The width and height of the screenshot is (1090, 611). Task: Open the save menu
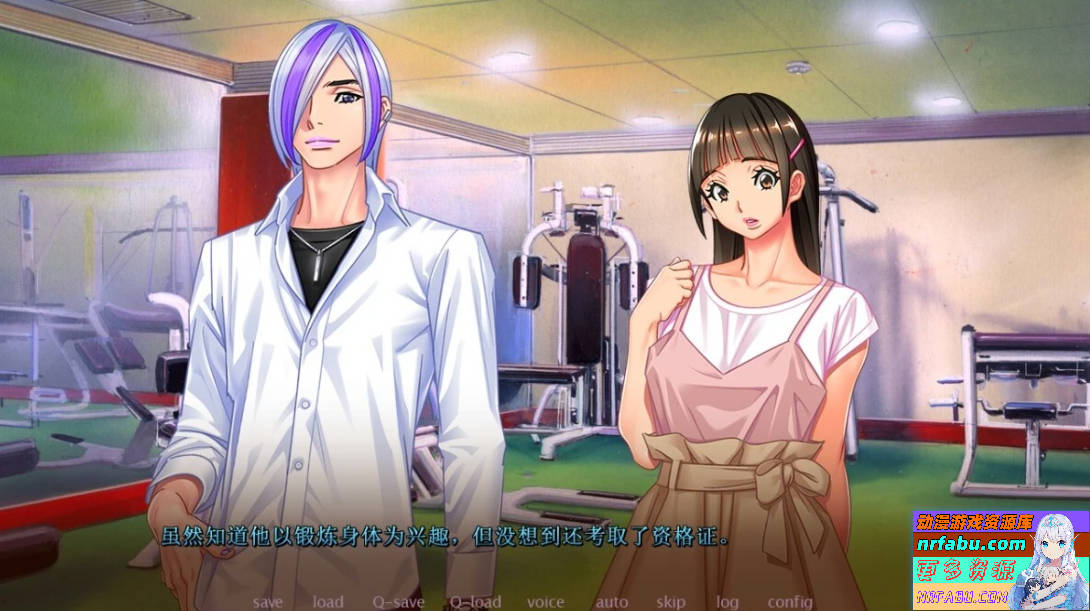tap(268, 602)
